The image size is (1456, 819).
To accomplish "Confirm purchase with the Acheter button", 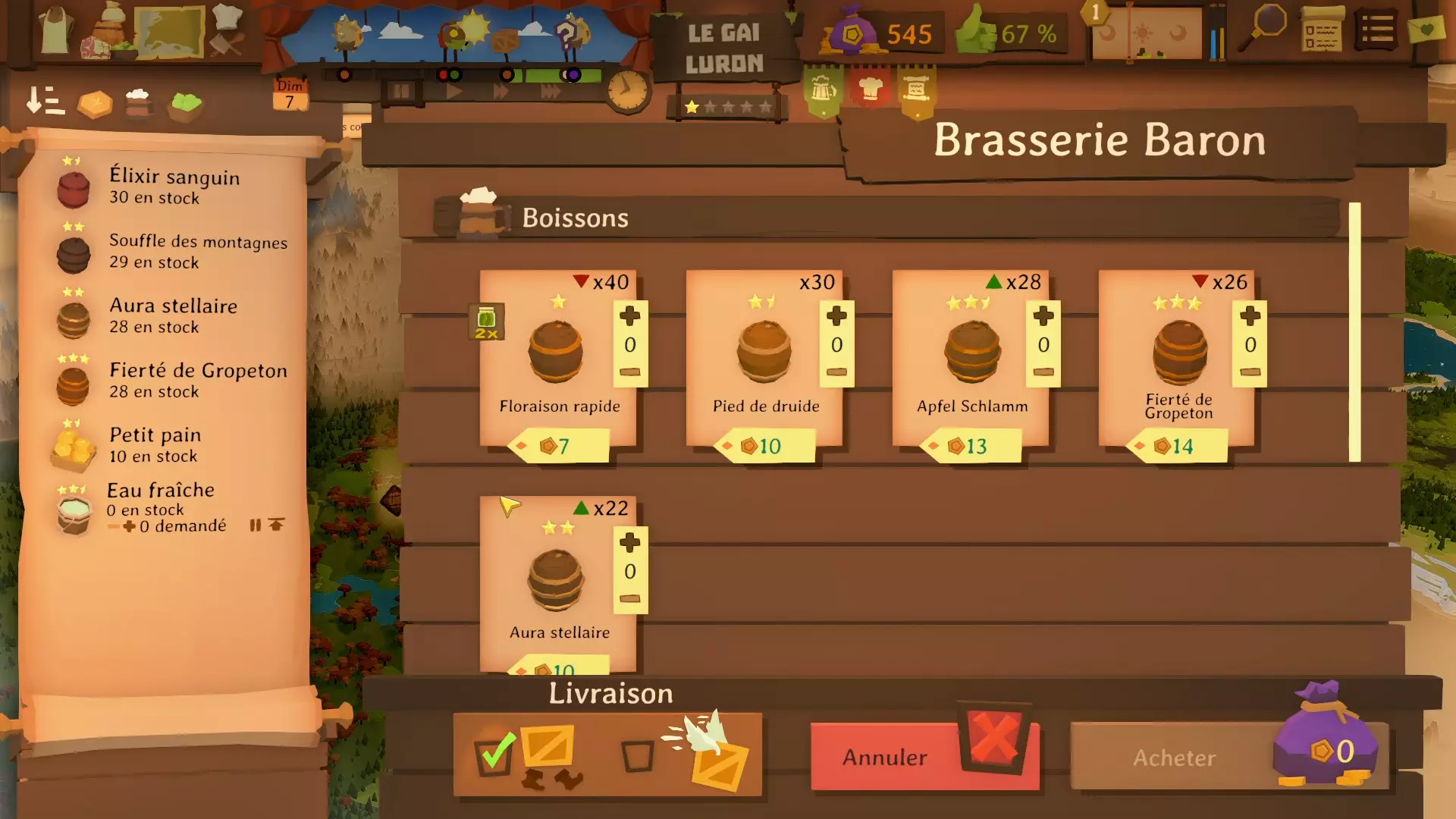I will pyautogui.click(x=1174, y=757).
